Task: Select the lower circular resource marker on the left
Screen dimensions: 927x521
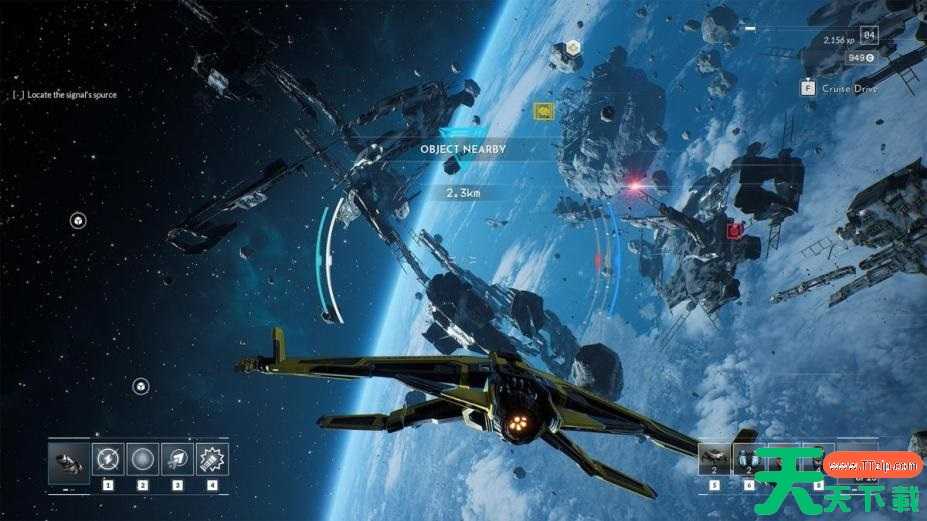Action: (142, 386)
